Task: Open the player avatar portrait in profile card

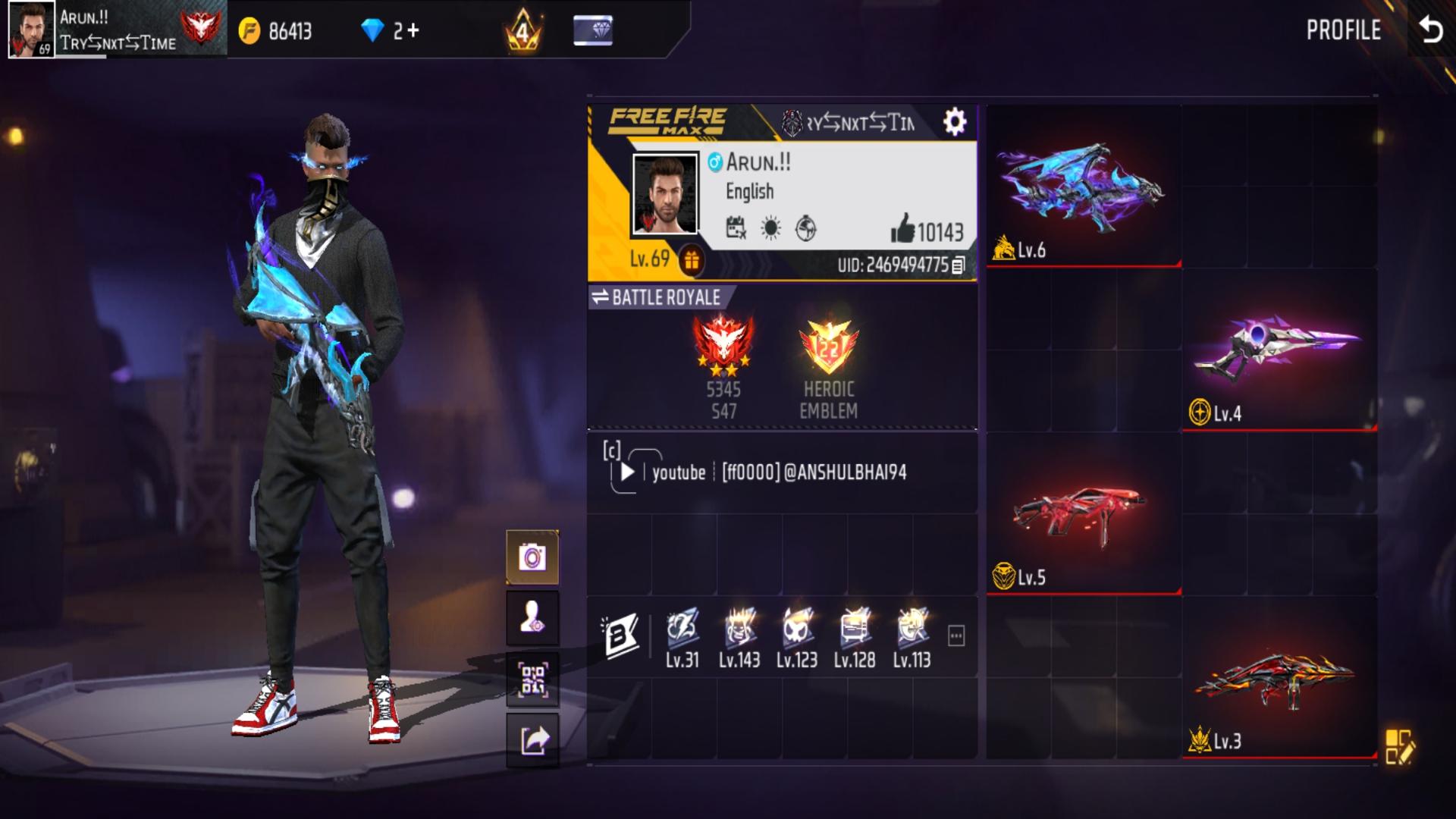Action: click(665, 194)
